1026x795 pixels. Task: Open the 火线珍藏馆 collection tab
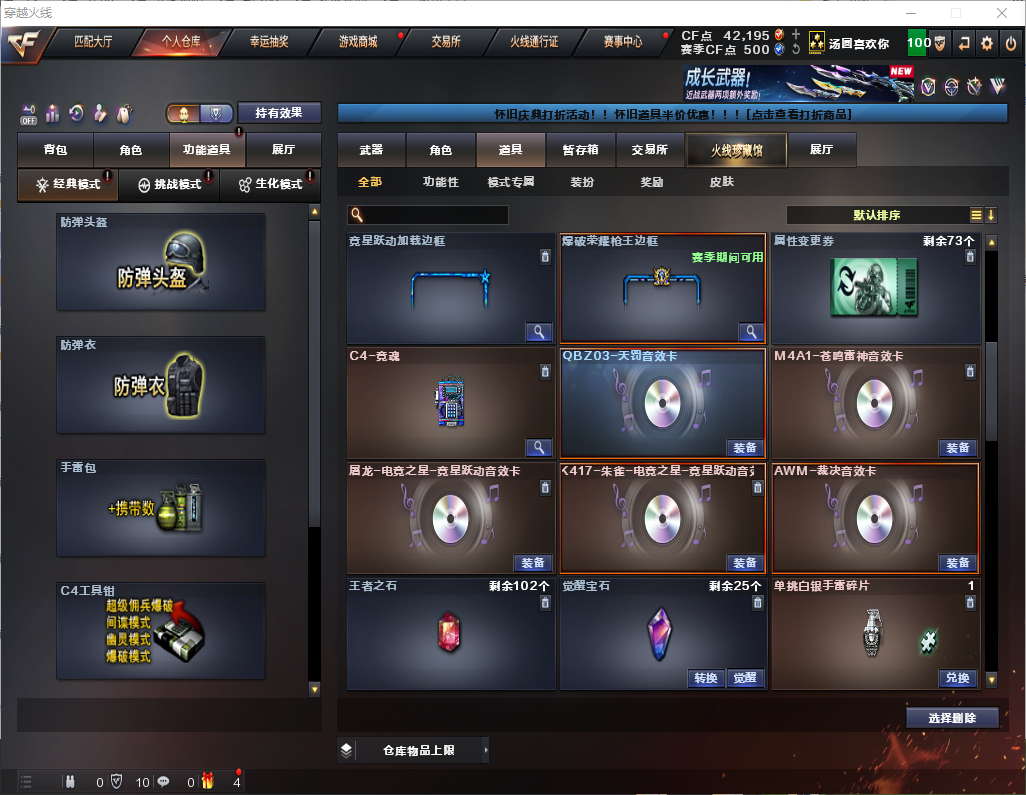point(736,150)
